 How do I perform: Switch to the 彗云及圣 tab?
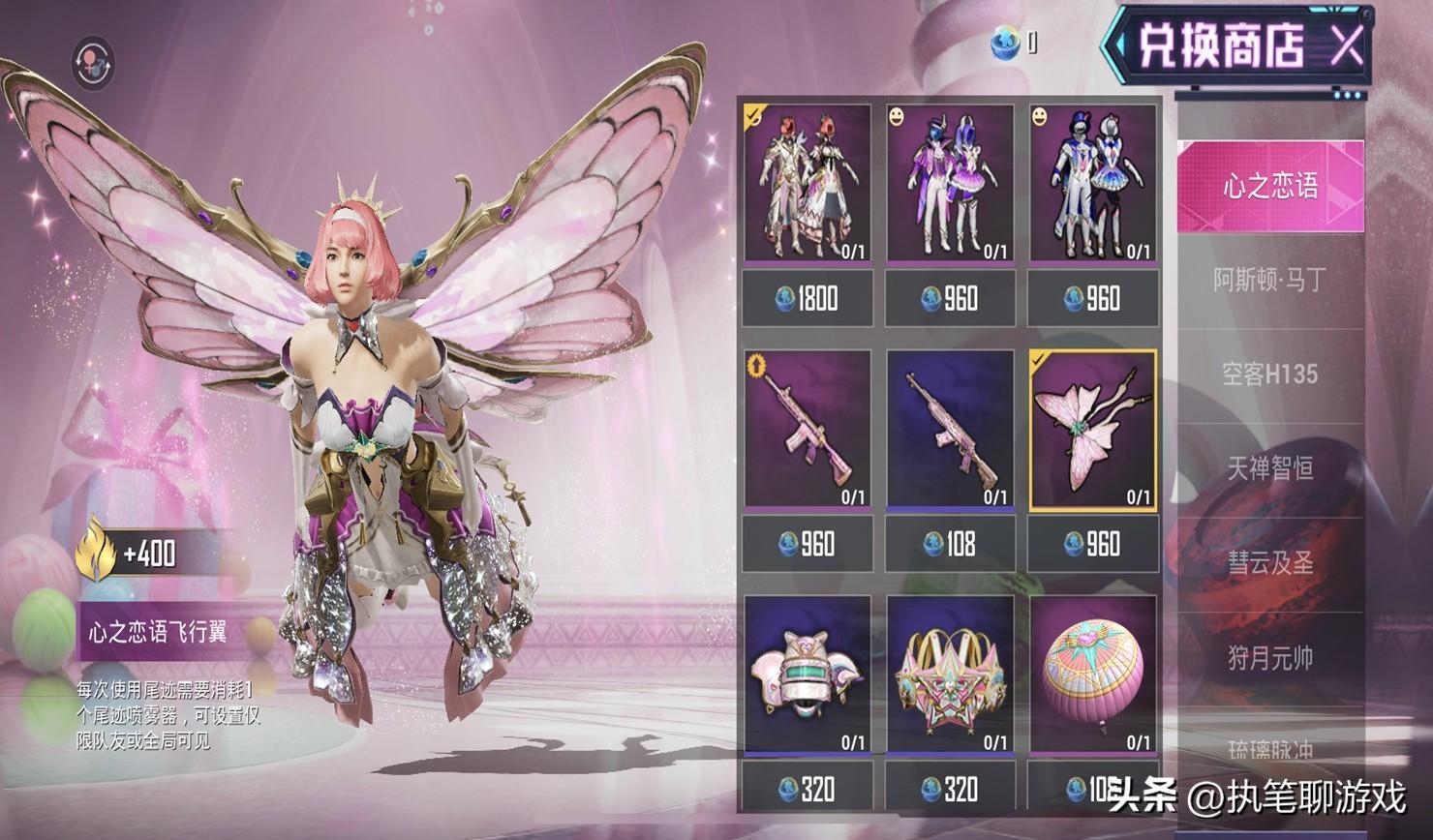(x=1269, y=563)
